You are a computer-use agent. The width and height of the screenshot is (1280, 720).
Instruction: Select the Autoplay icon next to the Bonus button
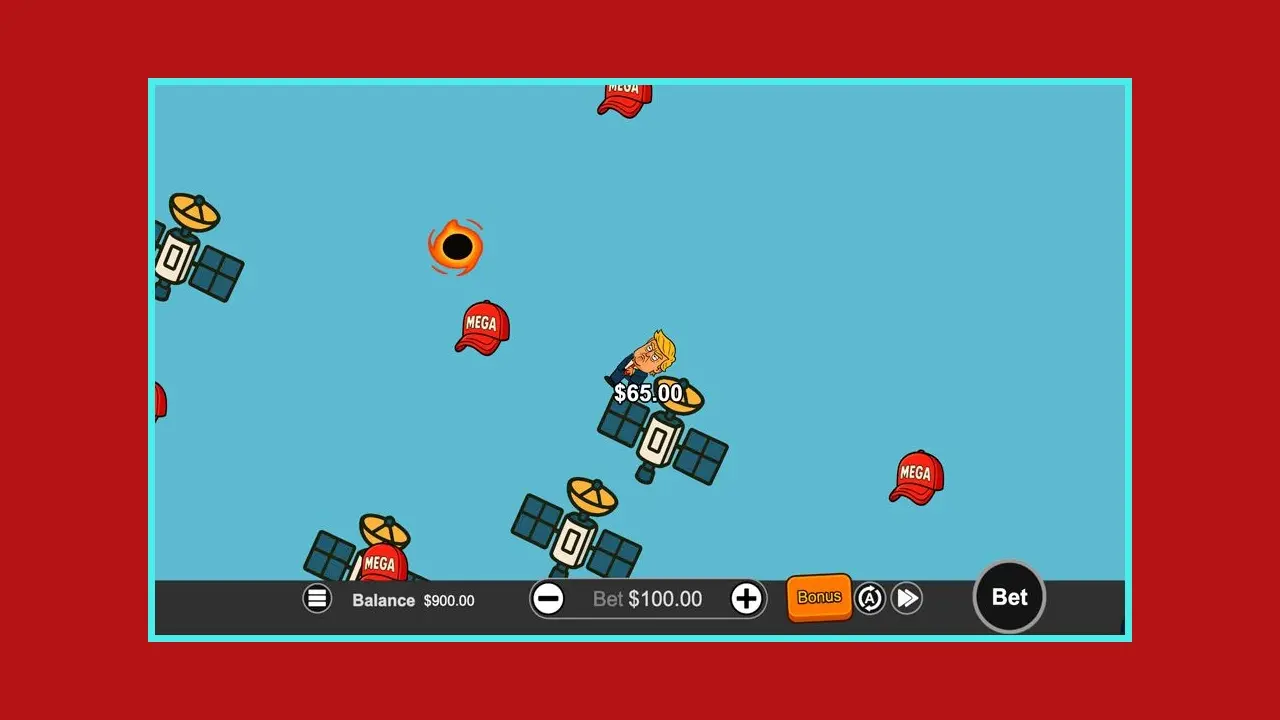tap(869, 597)
